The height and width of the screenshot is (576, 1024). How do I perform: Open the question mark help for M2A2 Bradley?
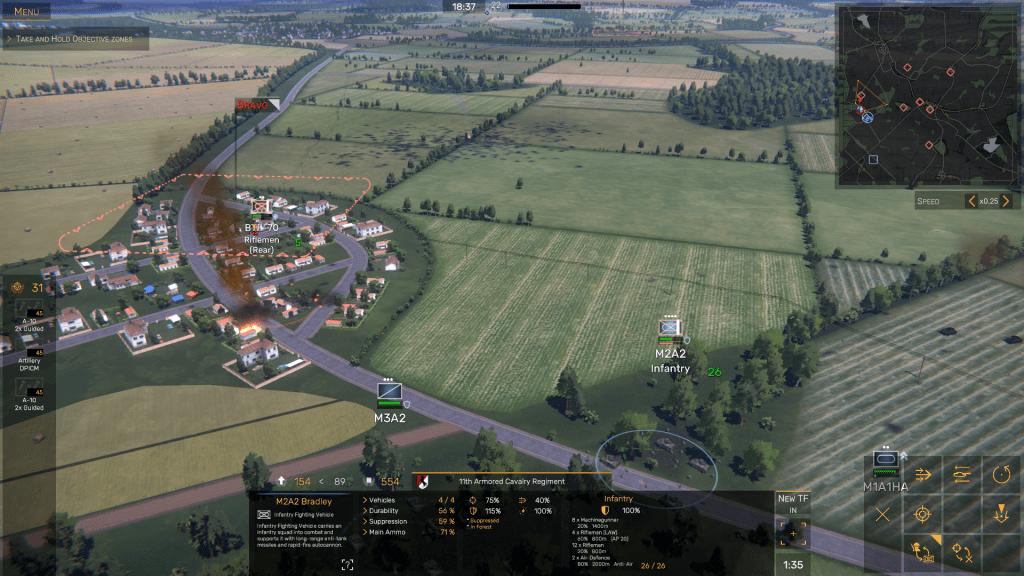tap(347, 565)
